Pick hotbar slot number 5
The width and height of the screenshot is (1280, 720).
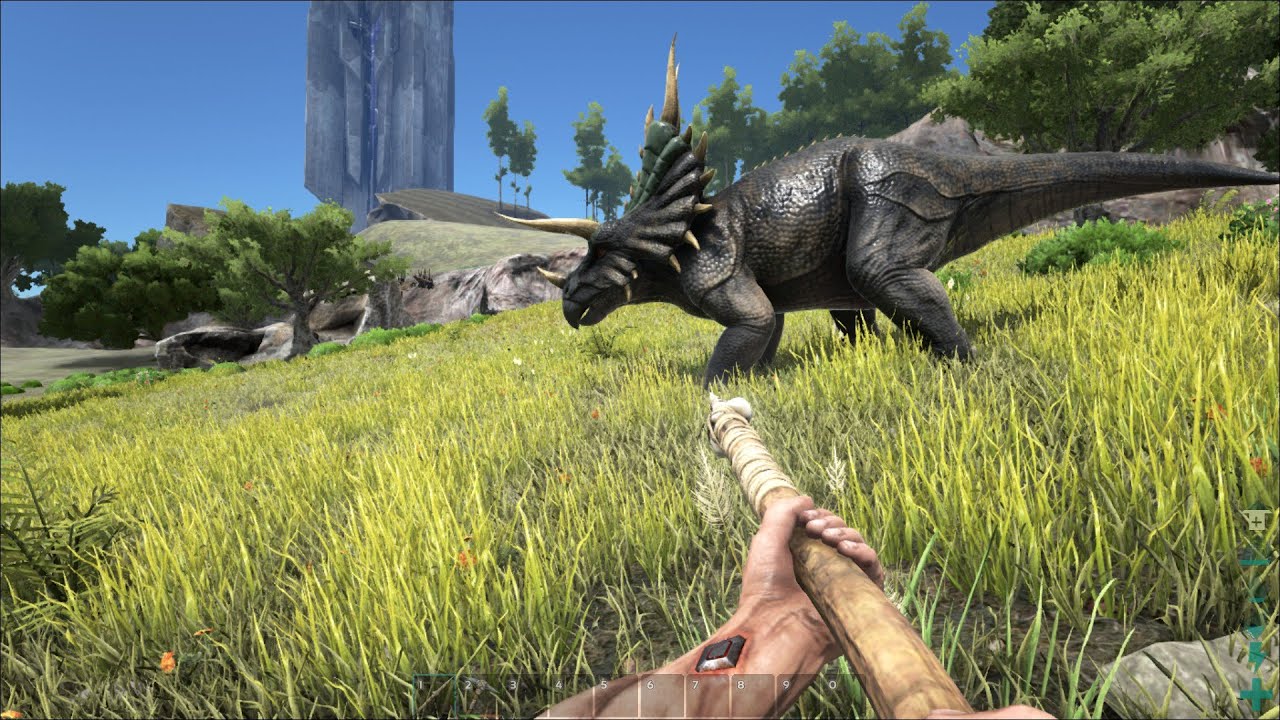click(x=617, y=696)
